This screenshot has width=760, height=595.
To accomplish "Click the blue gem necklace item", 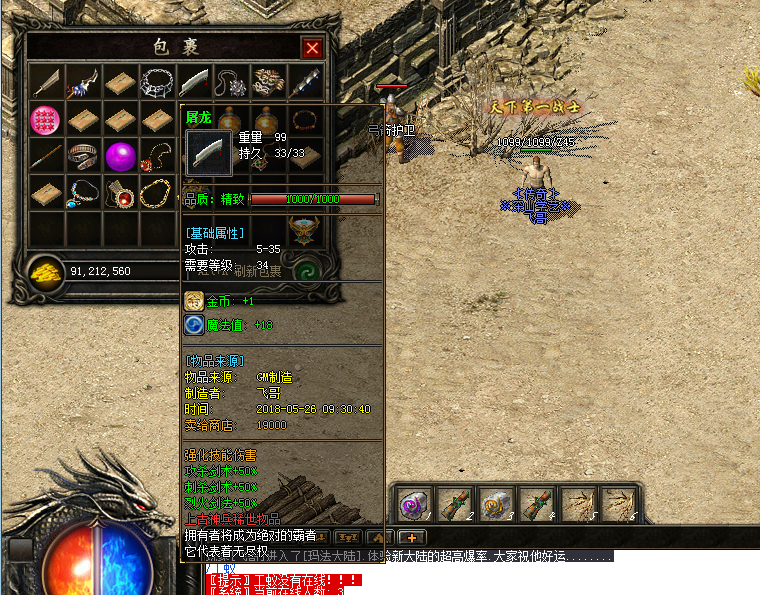I will (83, 192).
